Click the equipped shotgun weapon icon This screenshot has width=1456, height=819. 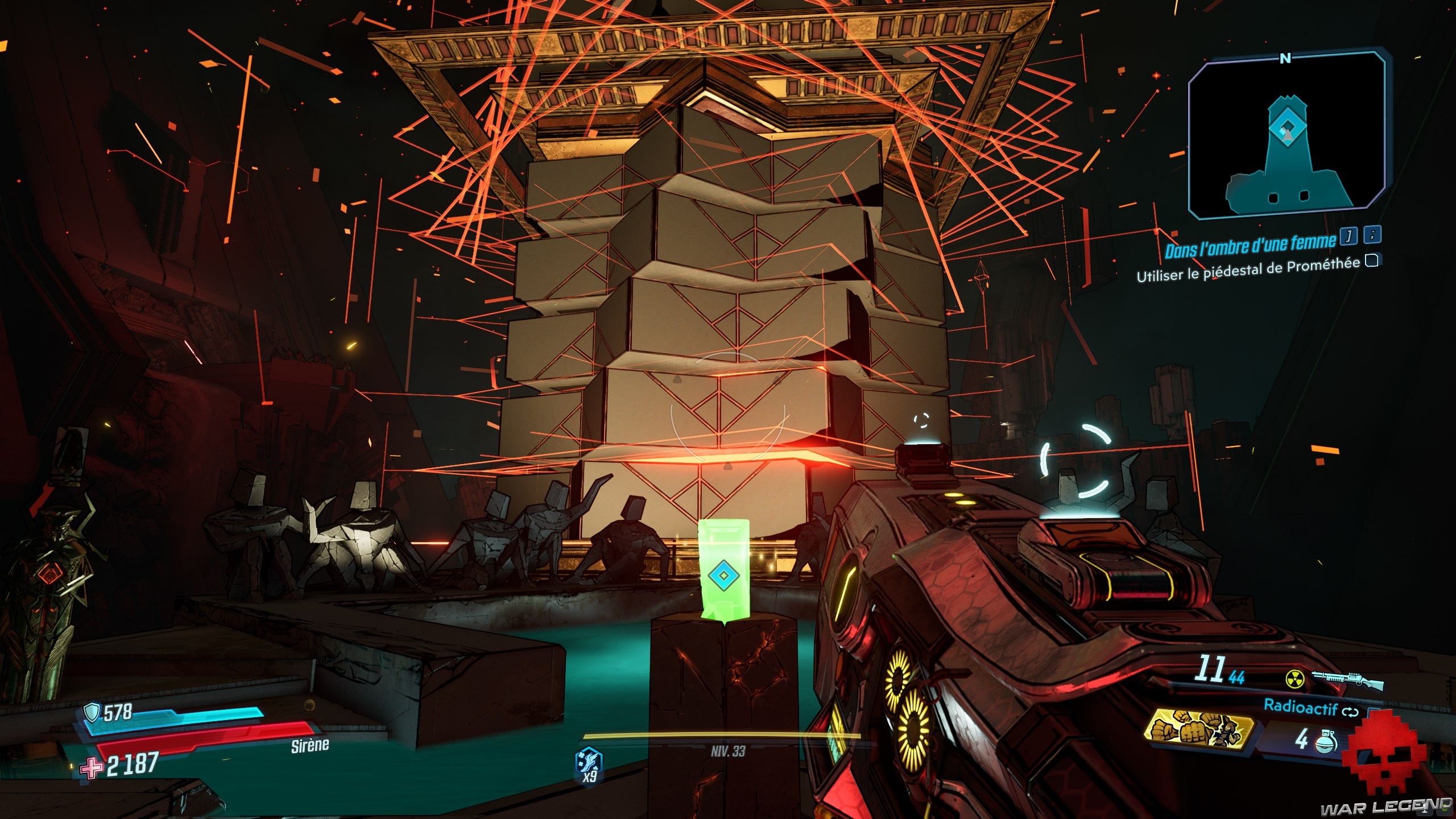pyautogui.click(x=1347, y=679)
